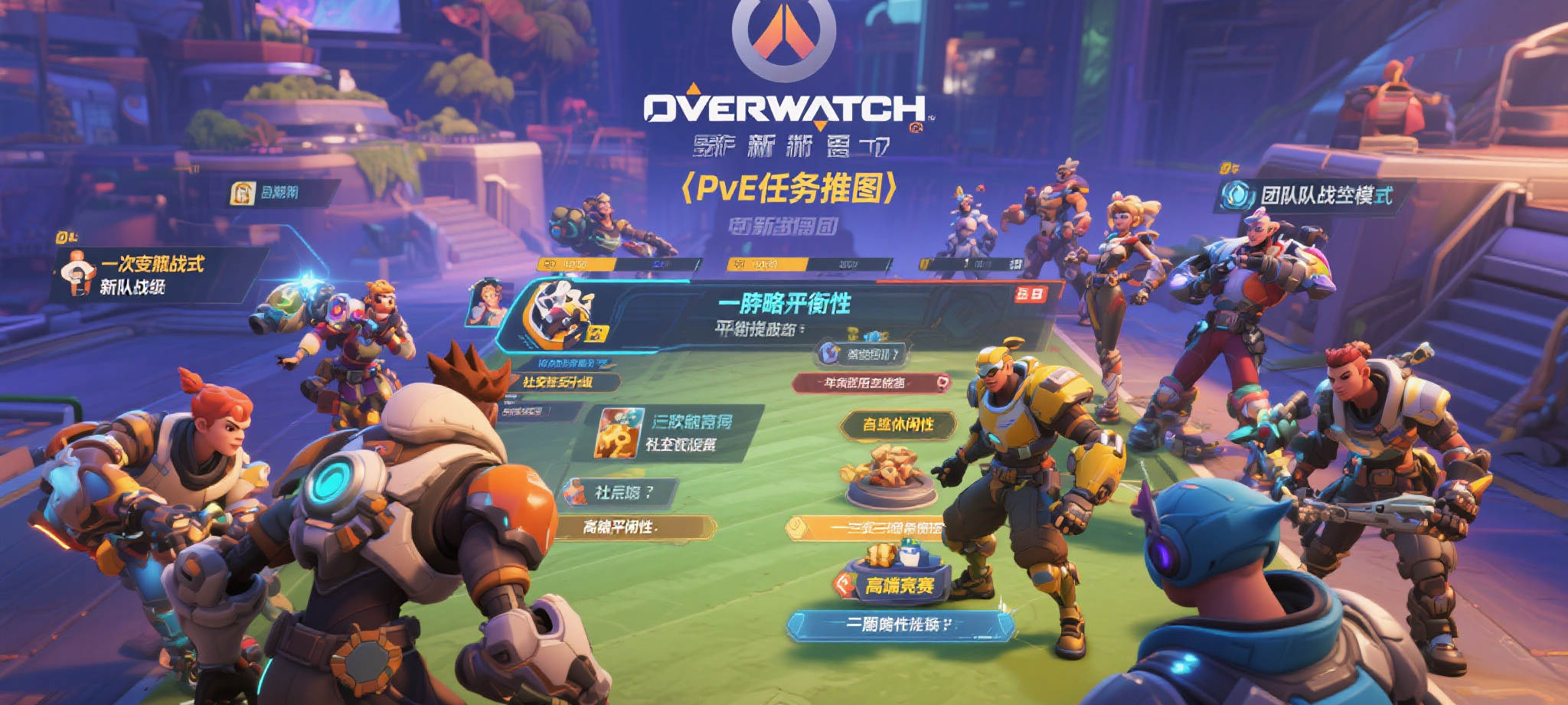
Task: Open the card with the orange-and-teal thumbnail
Action: [x=668, y=433]
